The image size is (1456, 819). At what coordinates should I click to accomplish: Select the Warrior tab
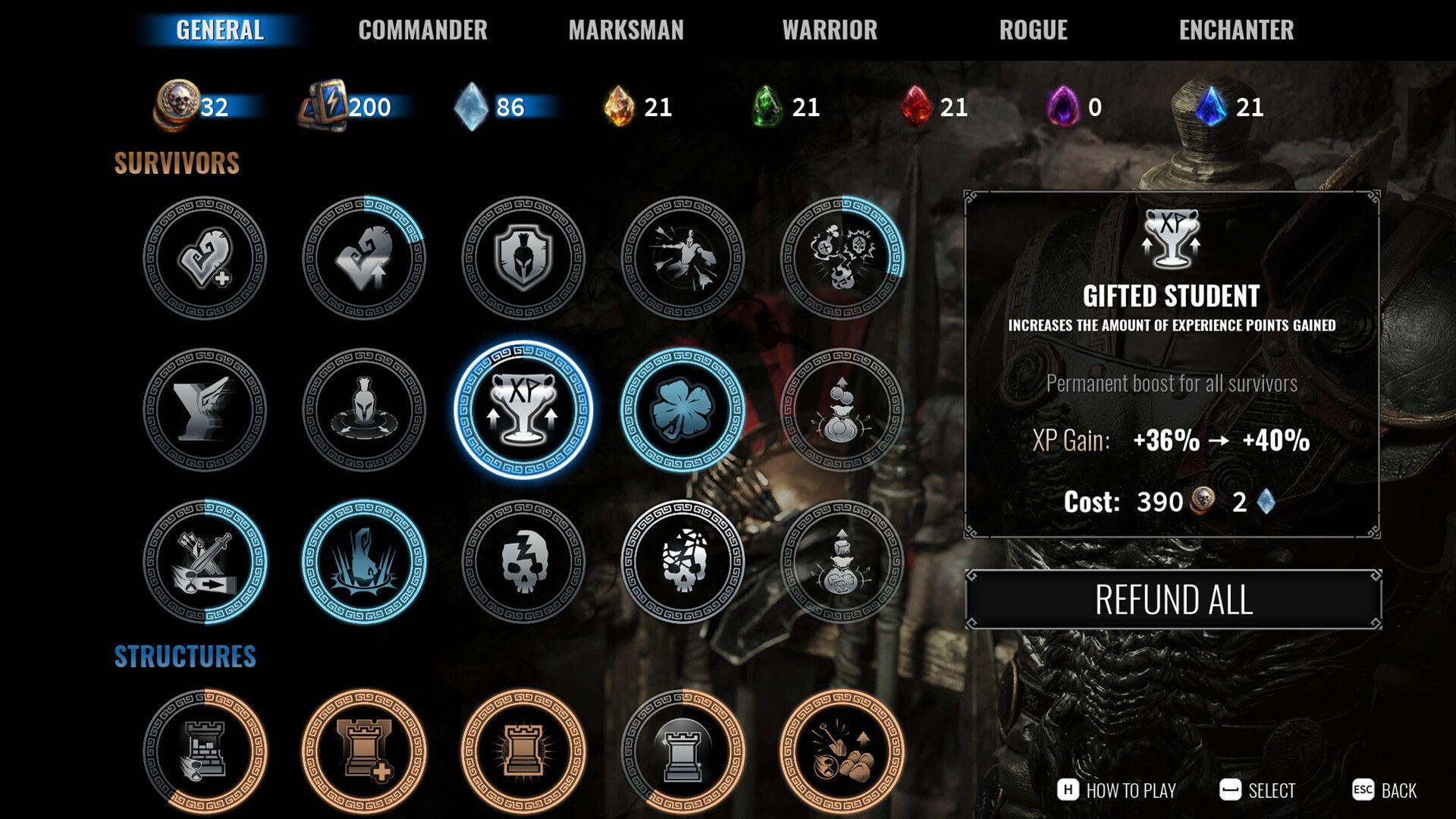point(830,30)
